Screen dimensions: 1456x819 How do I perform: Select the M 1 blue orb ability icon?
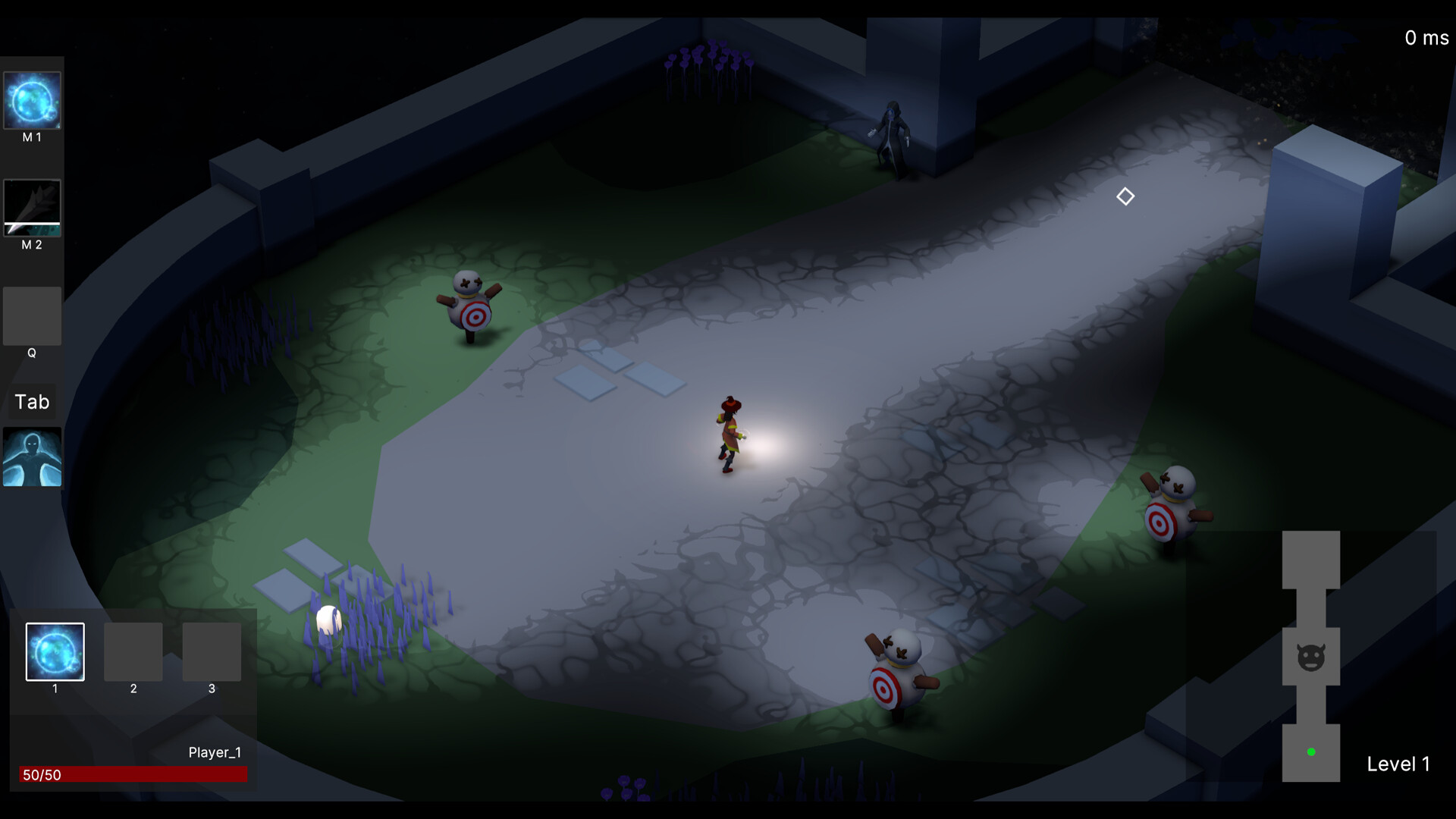(32, 101)
